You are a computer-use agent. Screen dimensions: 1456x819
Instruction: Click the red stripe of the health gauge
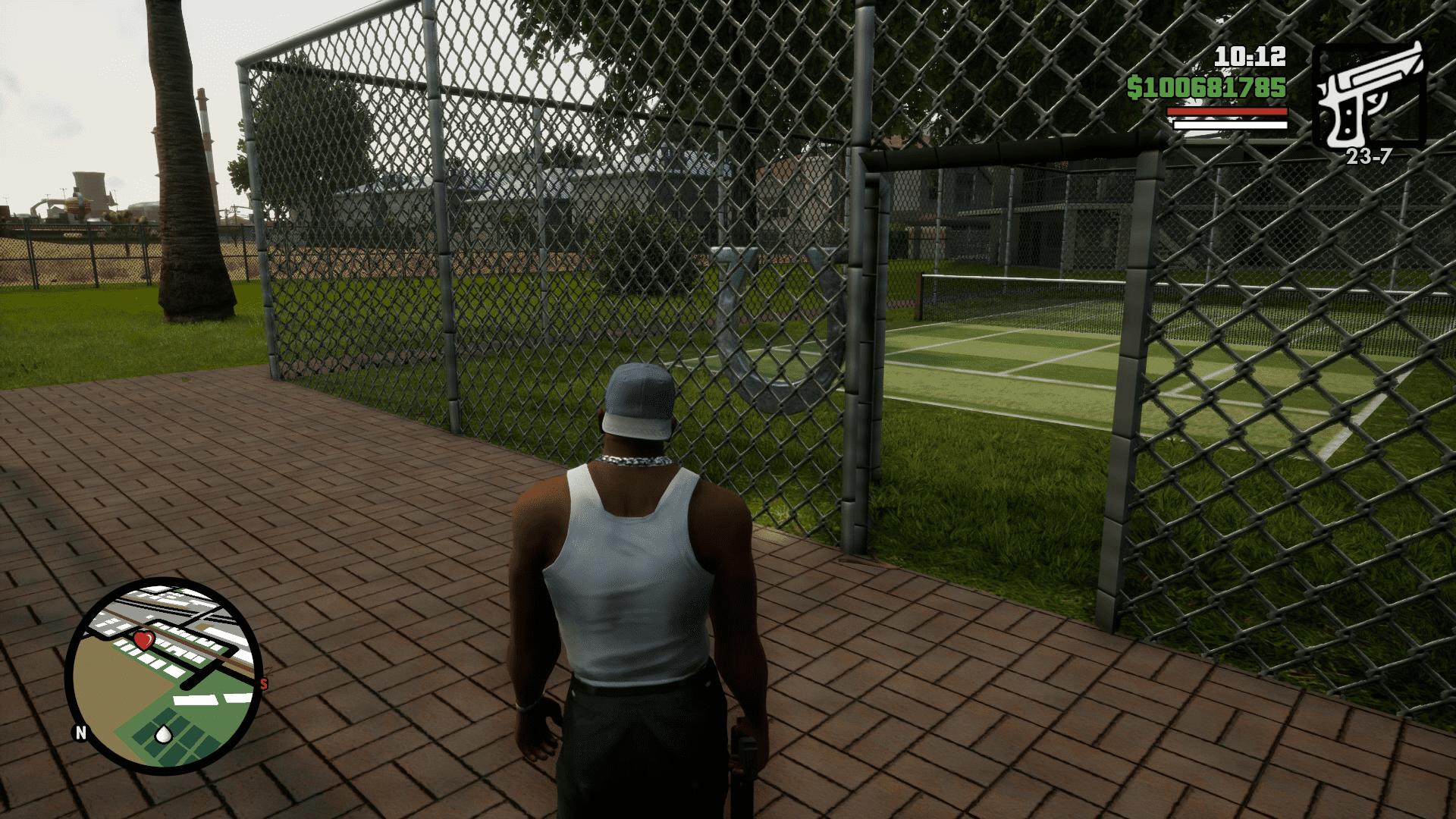pyautogui.click(x=1226, y=111)
